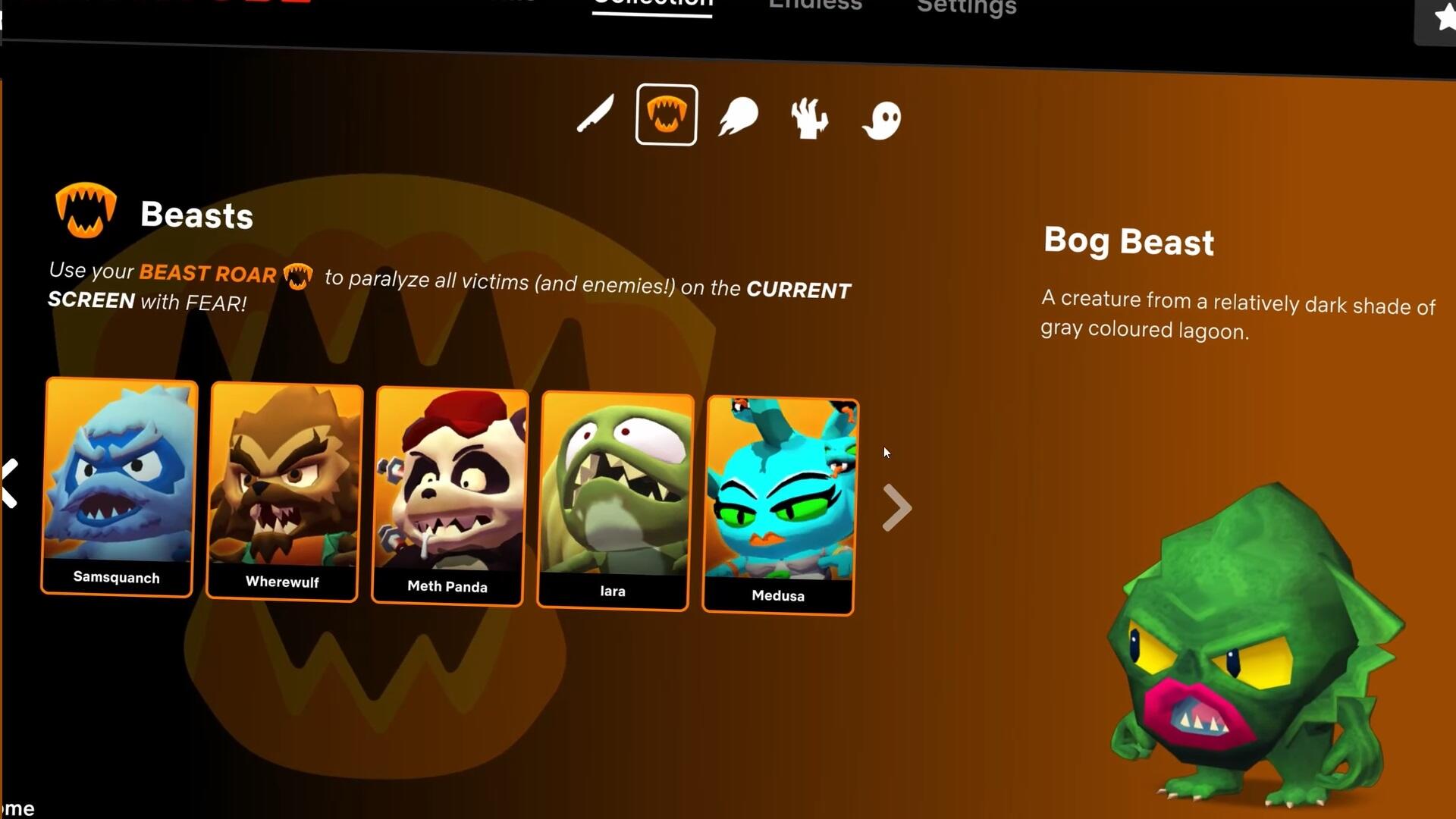This screenshot has height=819, width=1456.
Task: Select the Beasts fanged mouth category
Action: 666,115
